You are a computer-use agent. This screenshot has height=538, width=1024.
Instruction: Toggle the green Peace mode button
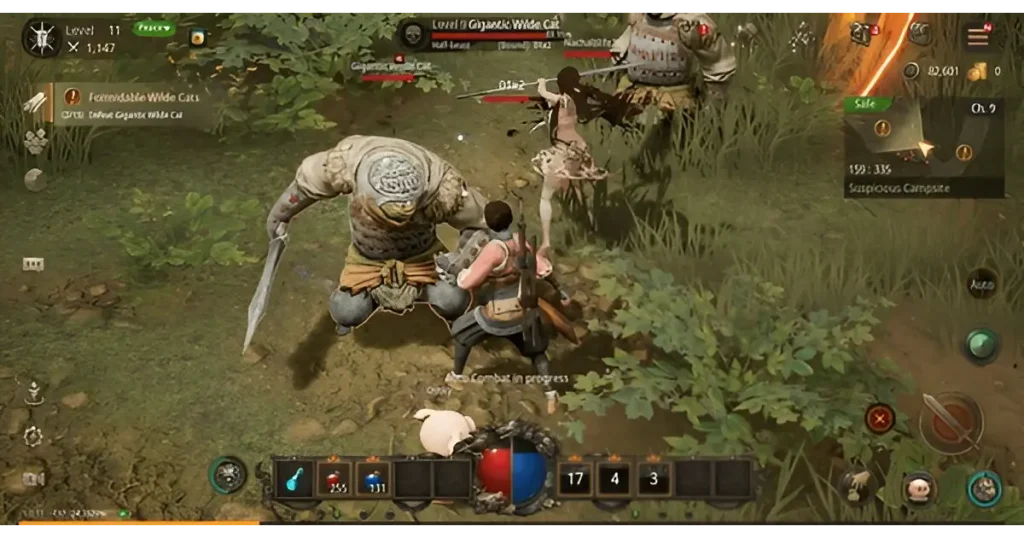click(x=153, y=28)
